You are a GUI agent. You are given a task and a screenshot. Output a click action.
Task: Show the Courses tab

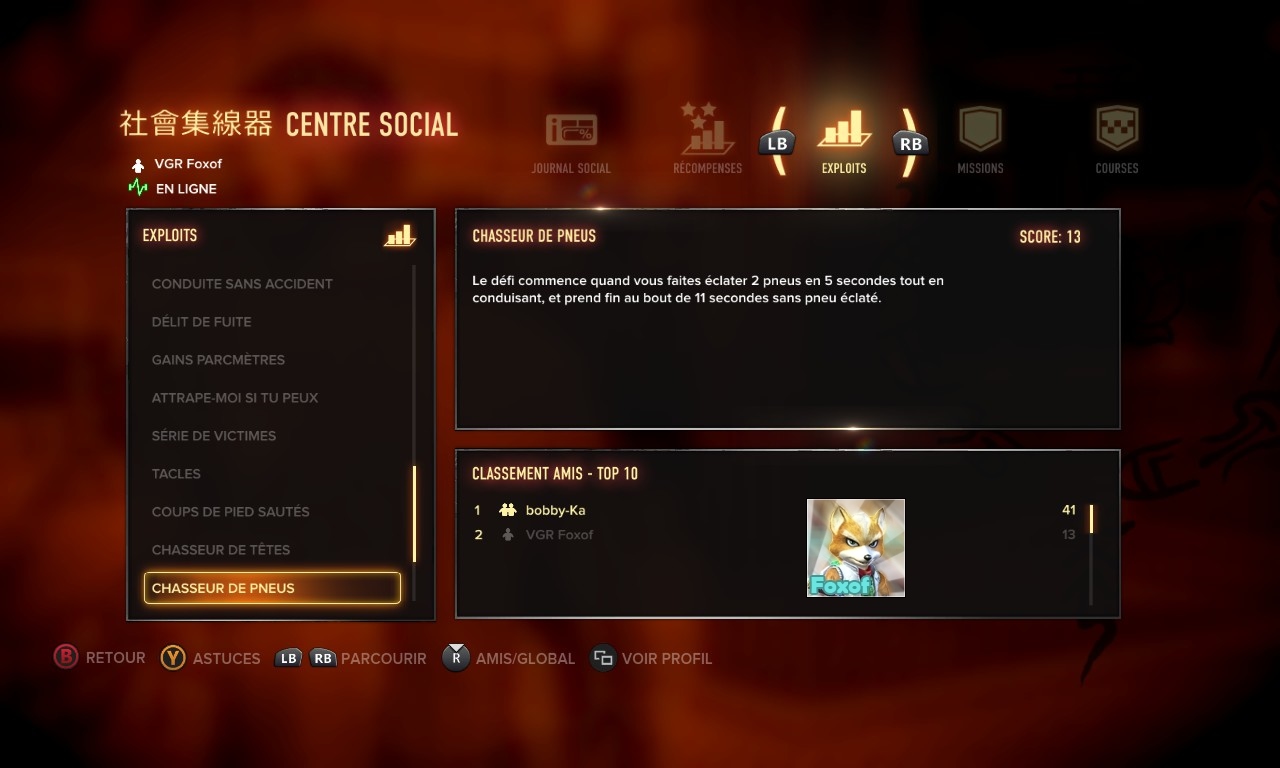tap(1117, 140)
